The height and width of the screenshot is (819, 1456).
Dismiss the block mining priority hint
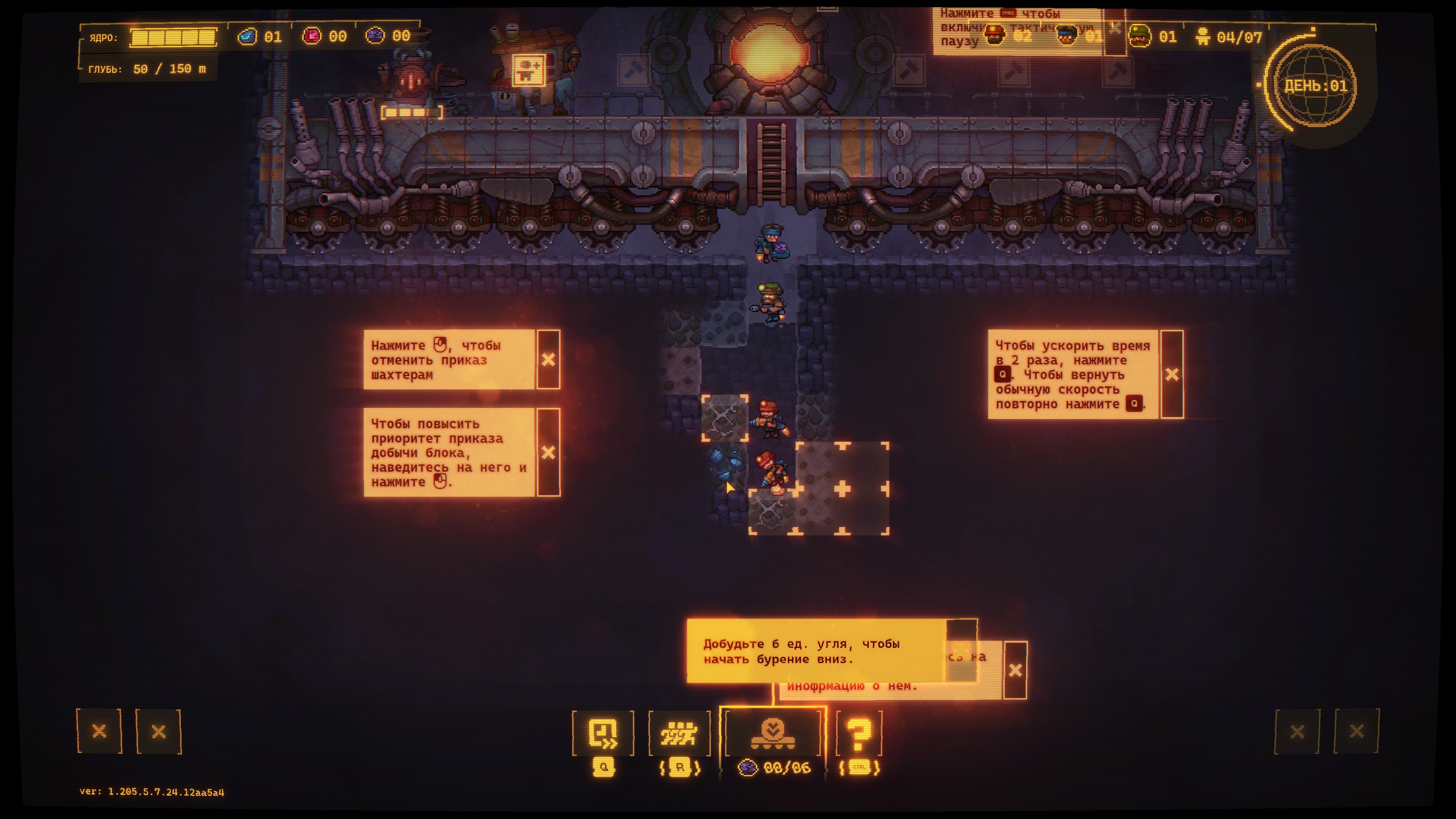click(x=548, y=452)
